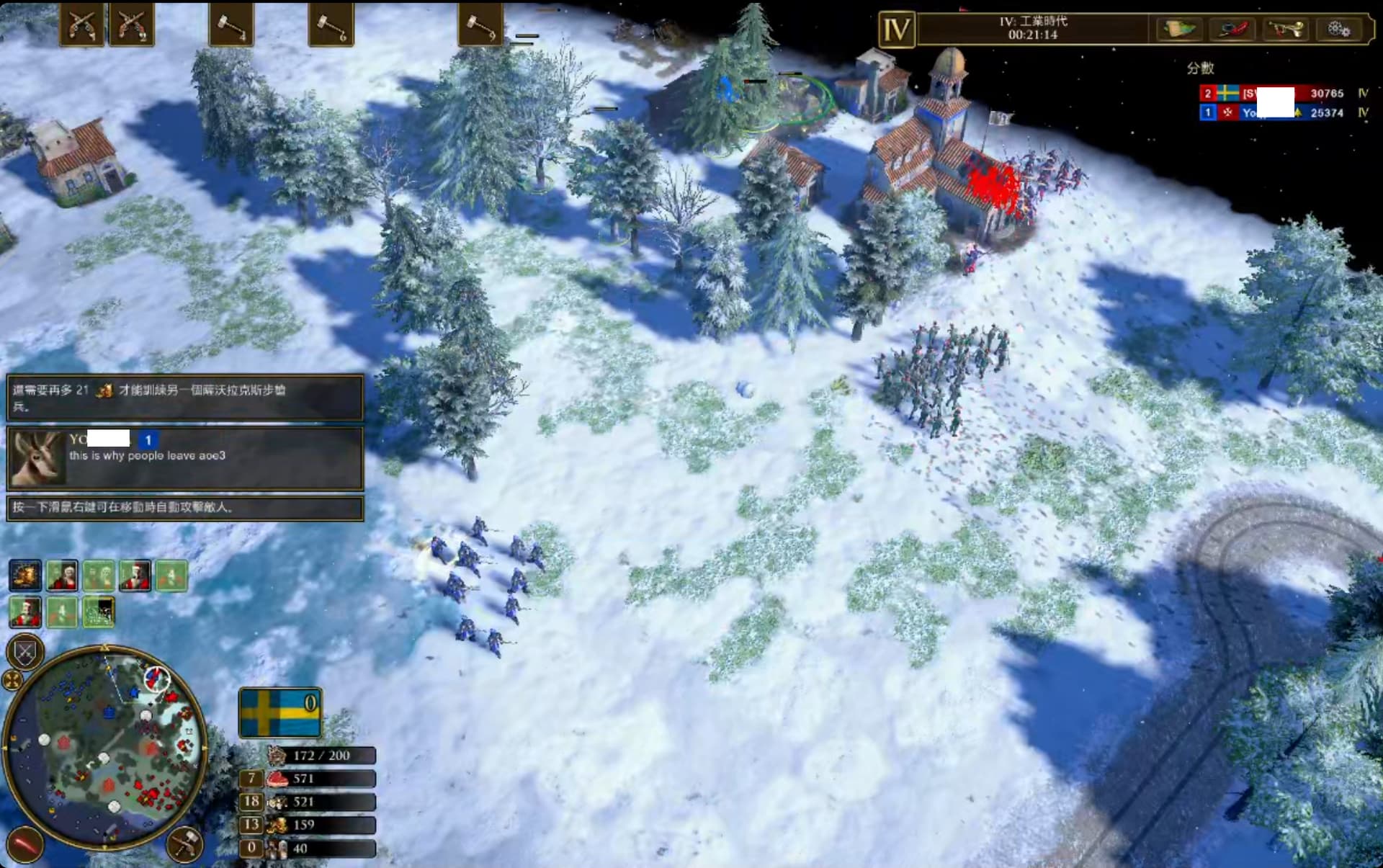
Task: Select the Swedish player's score row
Action: [1282, 93]
